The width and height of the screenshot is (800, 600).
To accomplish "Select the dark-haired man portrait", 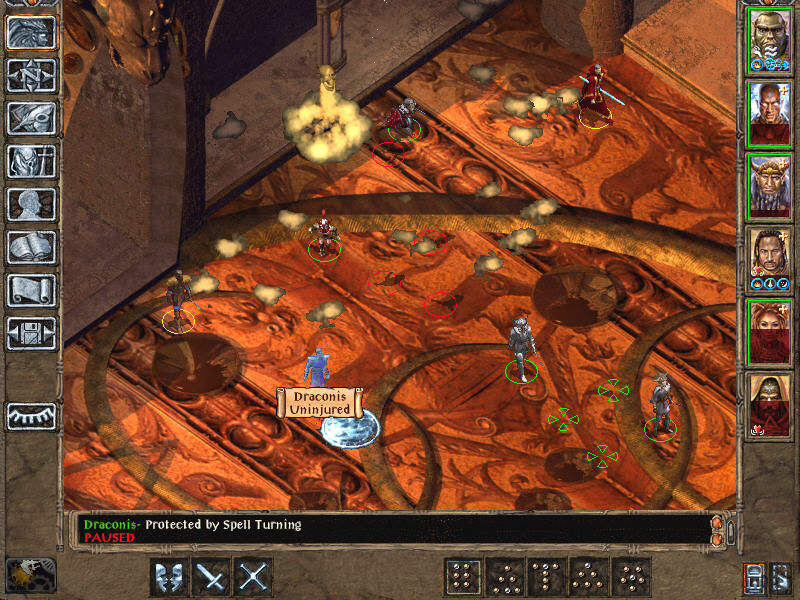I will (770, 256).
